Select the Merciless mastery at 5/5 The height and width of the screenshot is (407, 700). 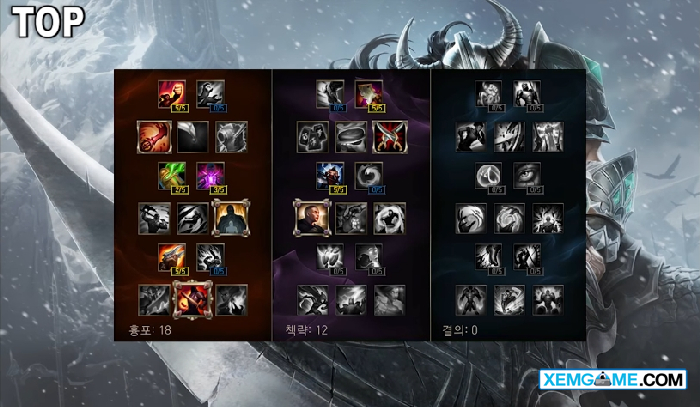tap(331, 176)
